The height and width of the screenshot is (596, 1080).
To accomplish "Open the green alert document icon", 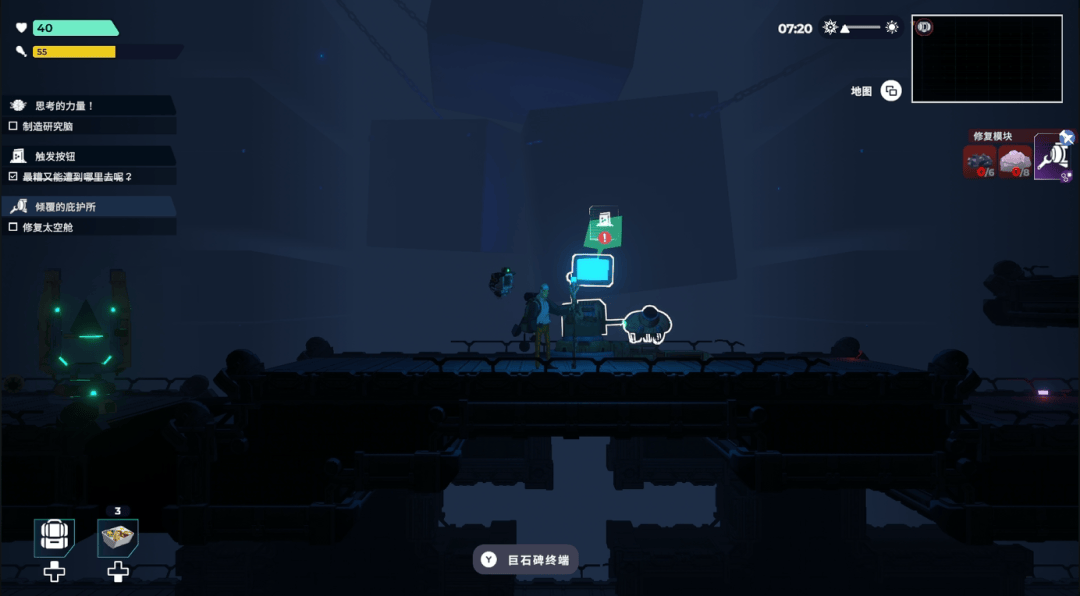I will tap(602, 228).
